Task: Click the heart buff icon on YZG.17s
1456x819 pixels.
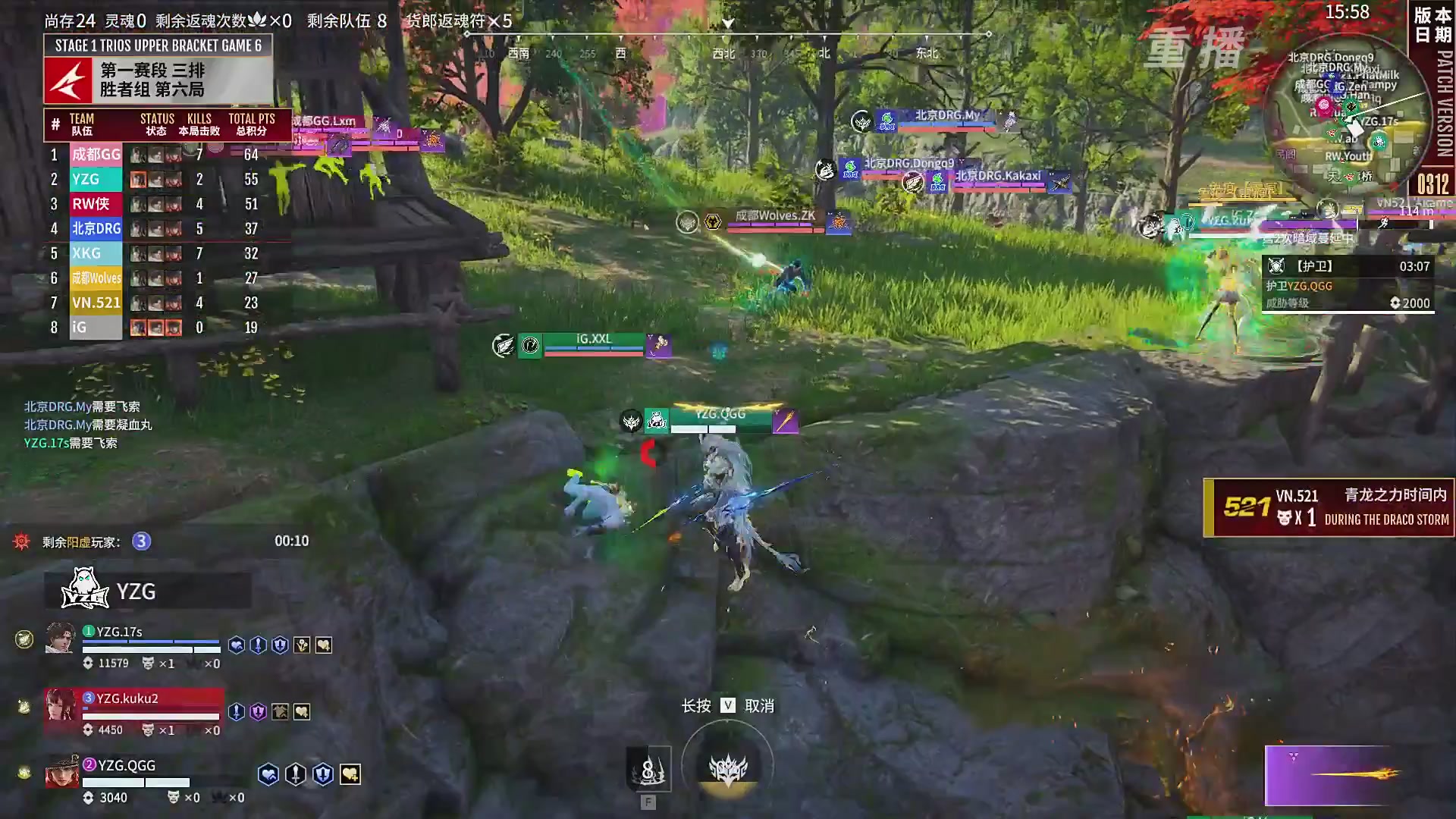Action: point(236,645)
